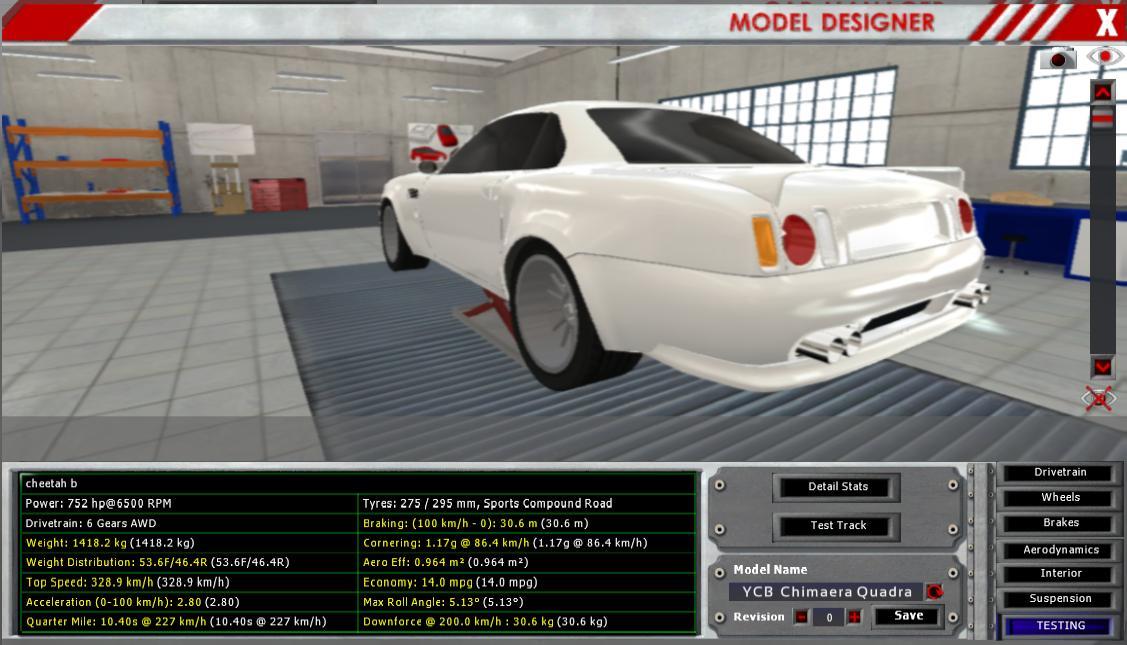Screen dimensions: 1127x645
Task: Click the red refresh icon beside model name
Action: pos(934,592)
